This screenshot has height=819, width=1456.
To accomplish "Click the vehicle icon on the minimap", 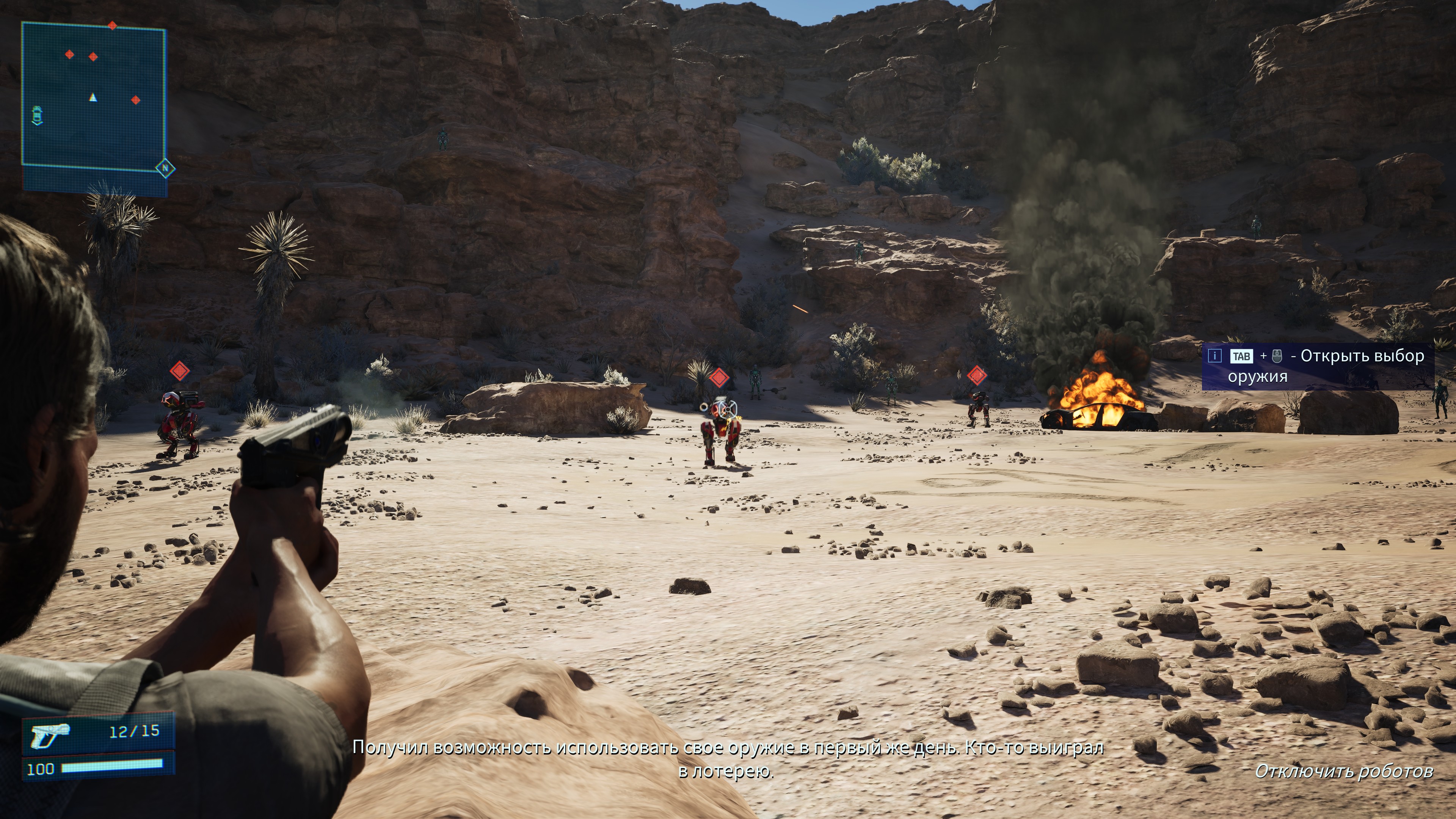I will point(37,115).
